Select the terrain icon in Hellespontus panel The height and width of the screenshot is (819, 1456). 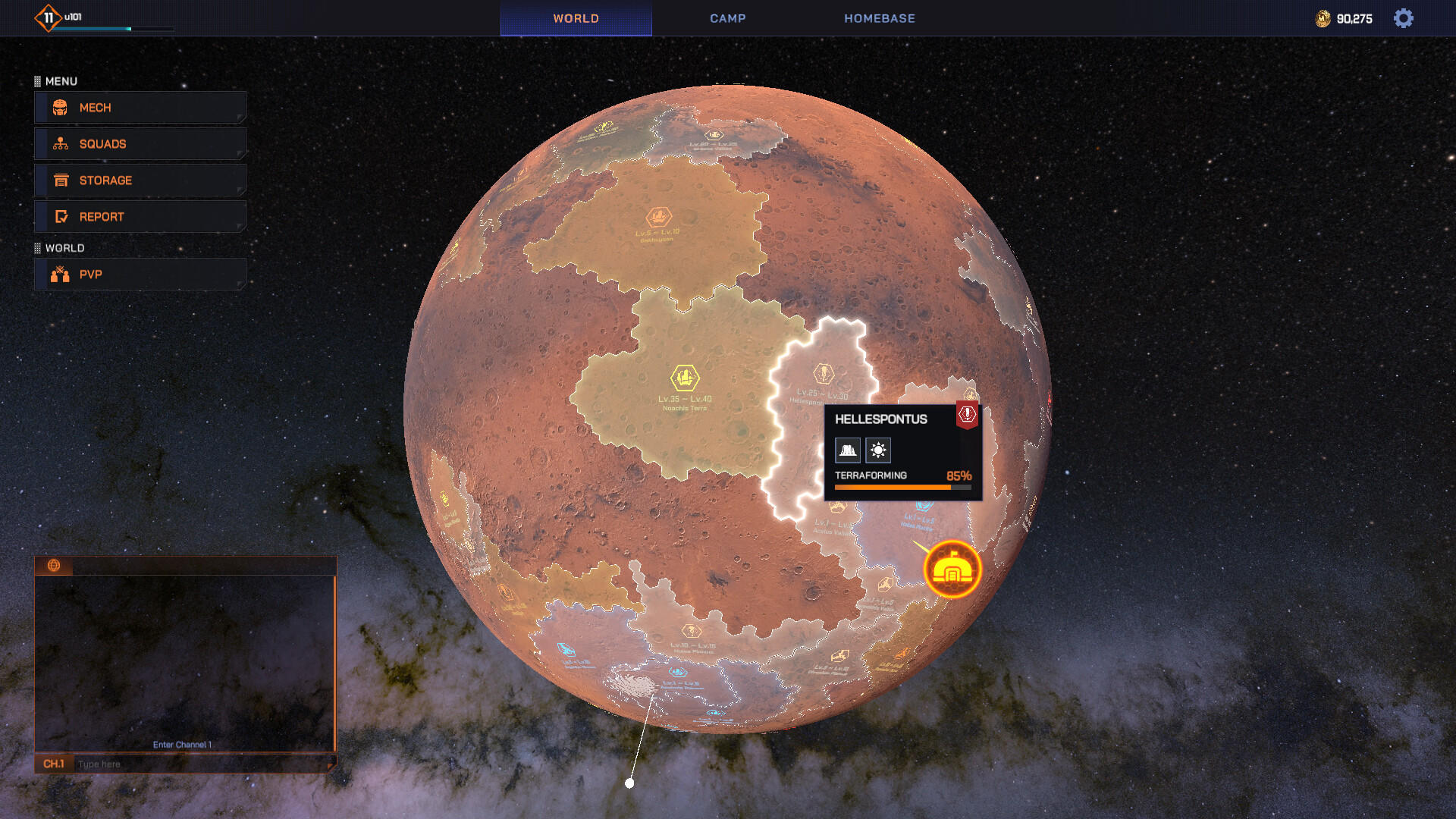click(848, 450)
